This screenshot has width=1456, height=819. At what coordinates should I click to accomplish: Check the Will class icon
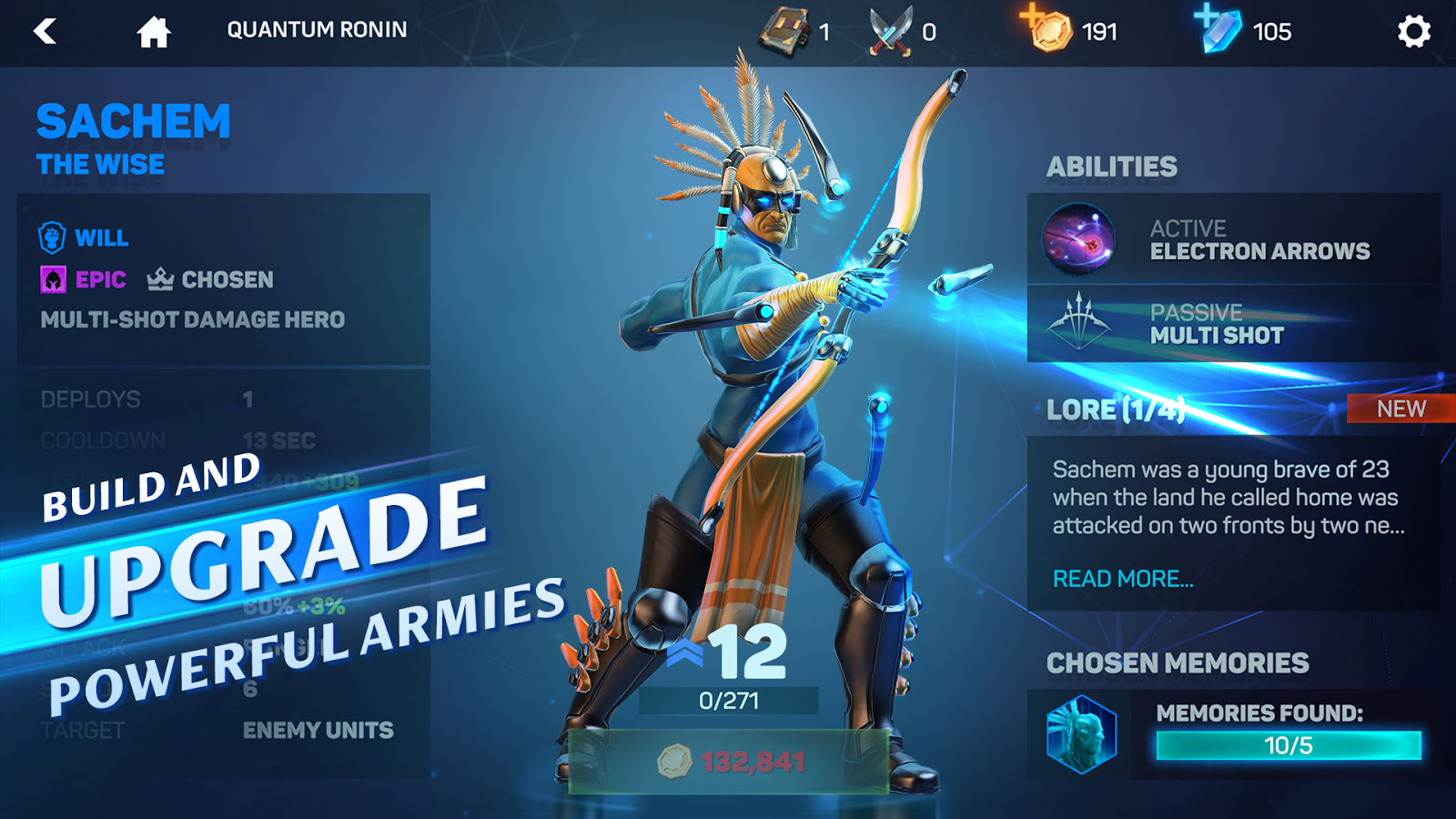click(52, 238)
